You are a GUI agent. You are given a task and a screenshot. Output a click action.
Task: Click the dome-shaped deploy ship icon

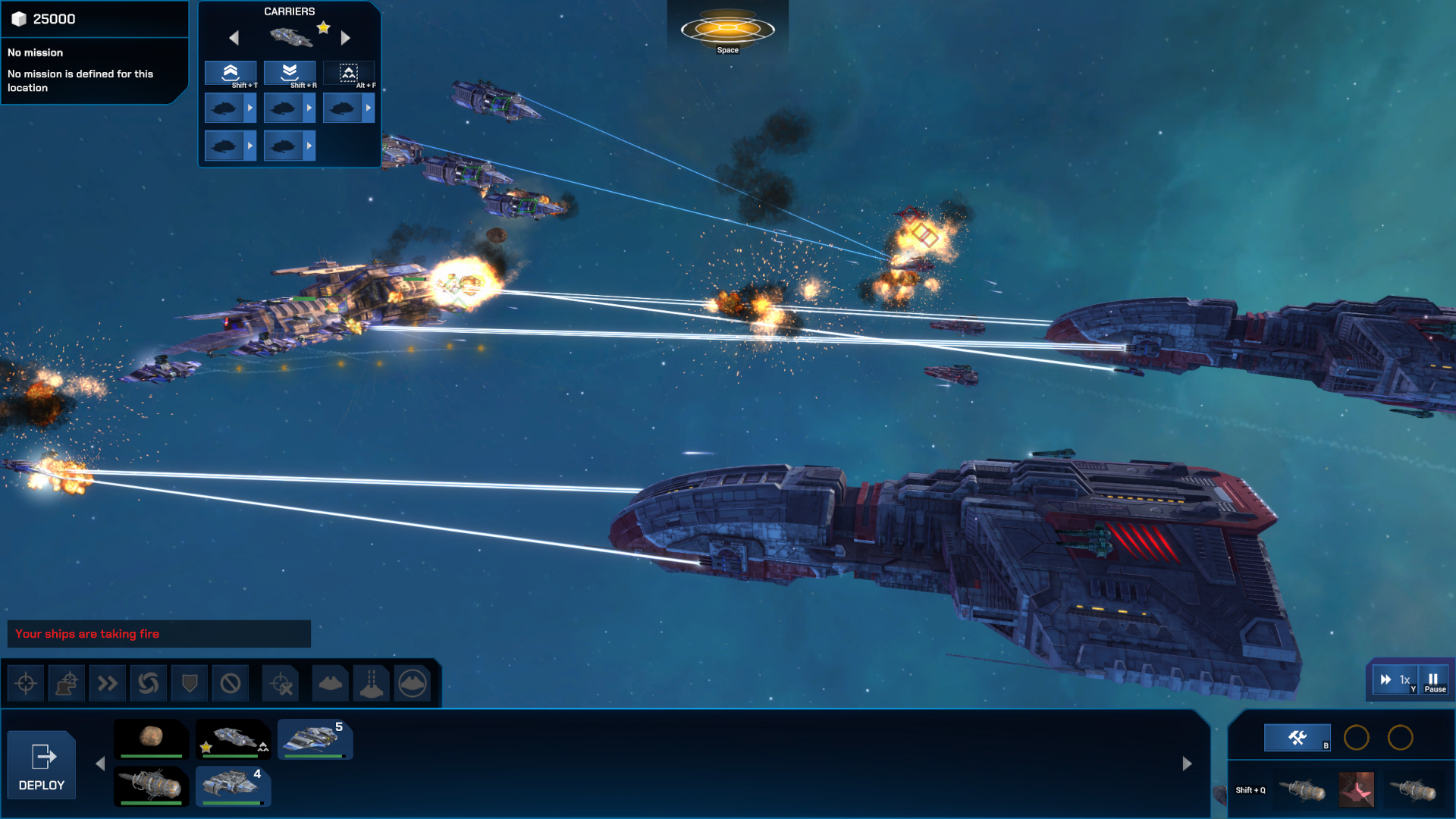(x=330, y=682)
